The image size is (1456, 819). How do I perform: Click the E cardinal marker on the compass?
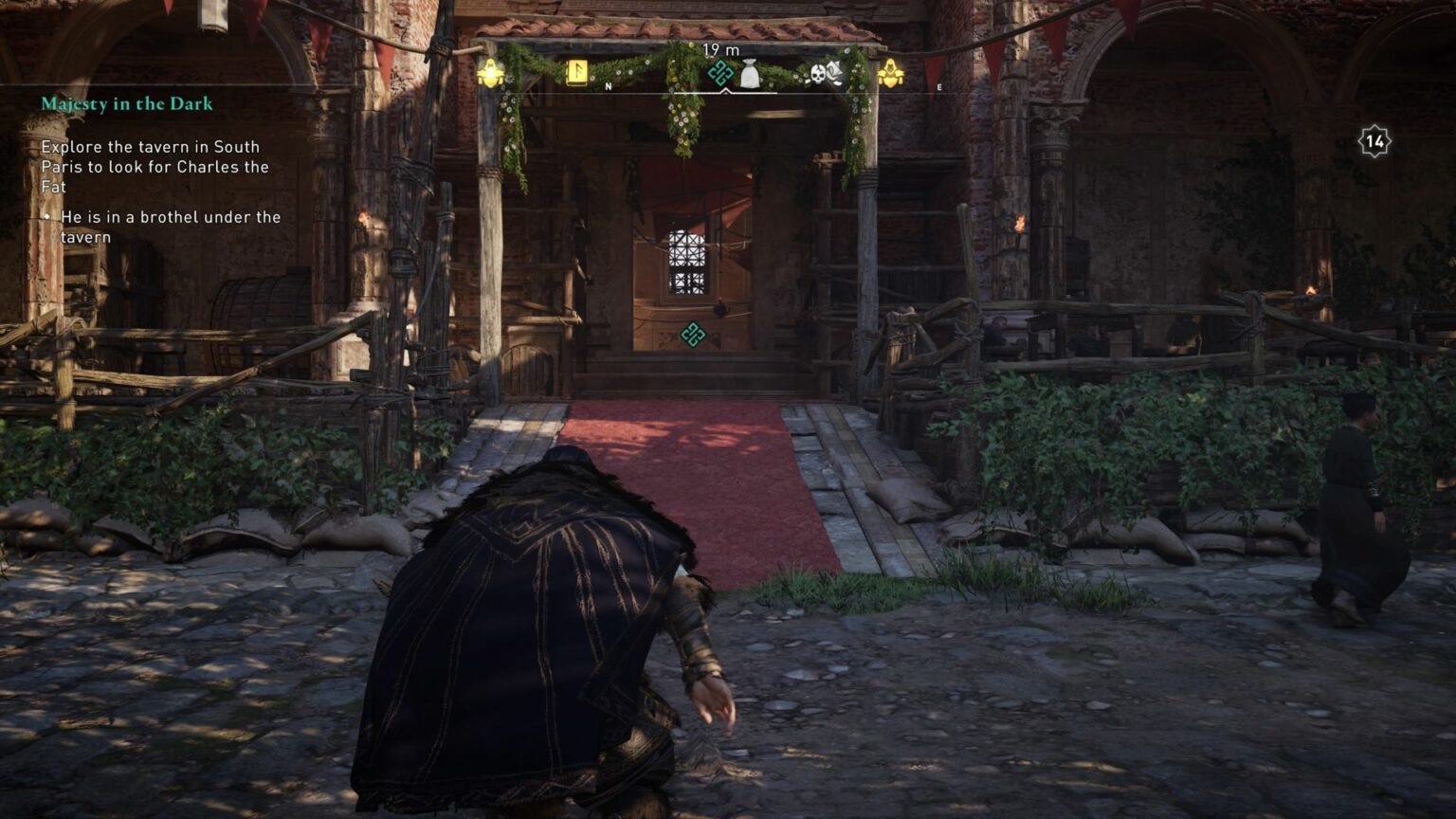click(x=937, y=86)
